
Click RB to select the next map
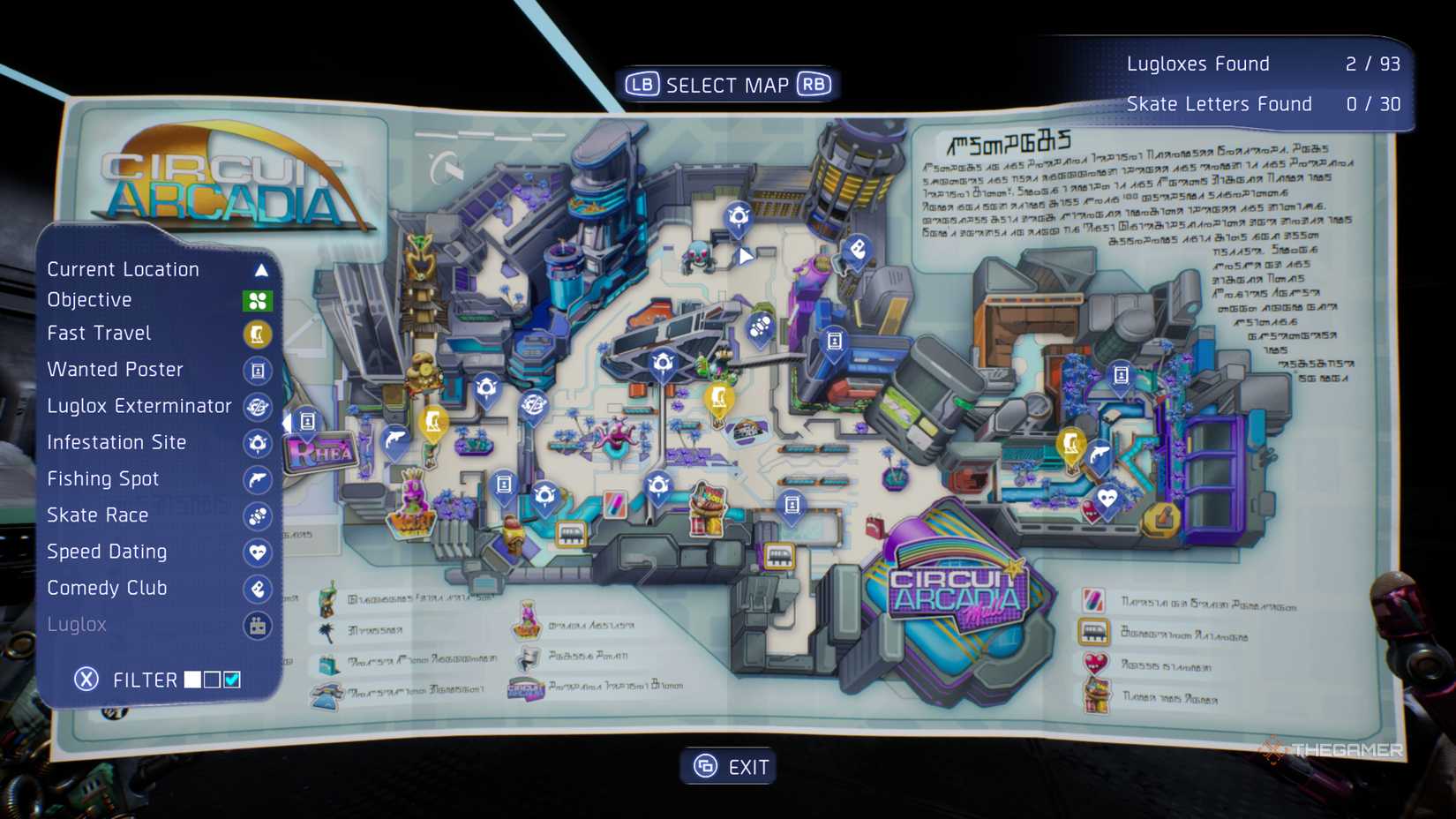tap(814, 84)
